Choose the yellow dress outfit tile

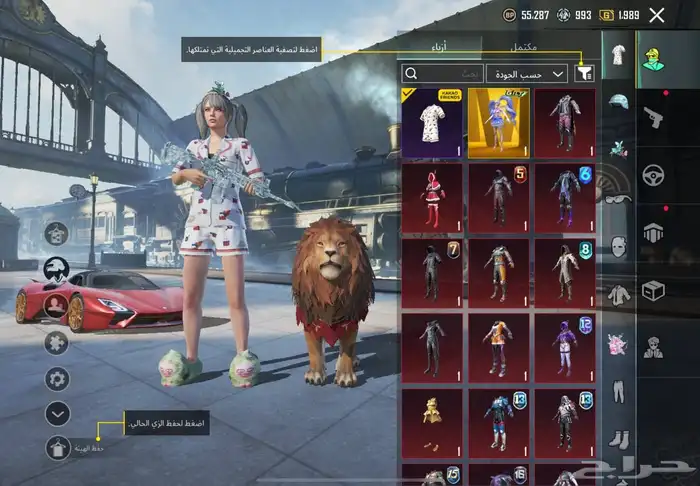(432, 423)
